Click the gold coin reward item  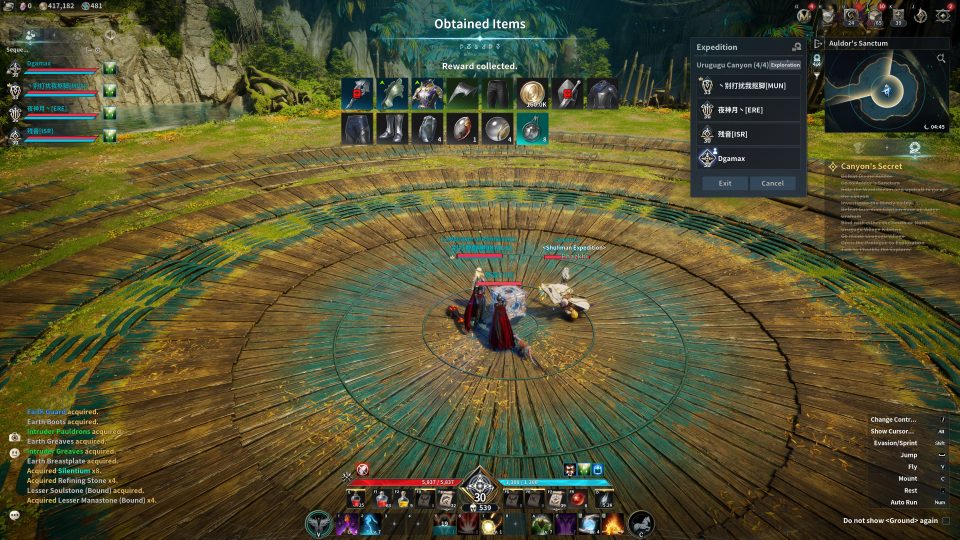click(533, 94)
